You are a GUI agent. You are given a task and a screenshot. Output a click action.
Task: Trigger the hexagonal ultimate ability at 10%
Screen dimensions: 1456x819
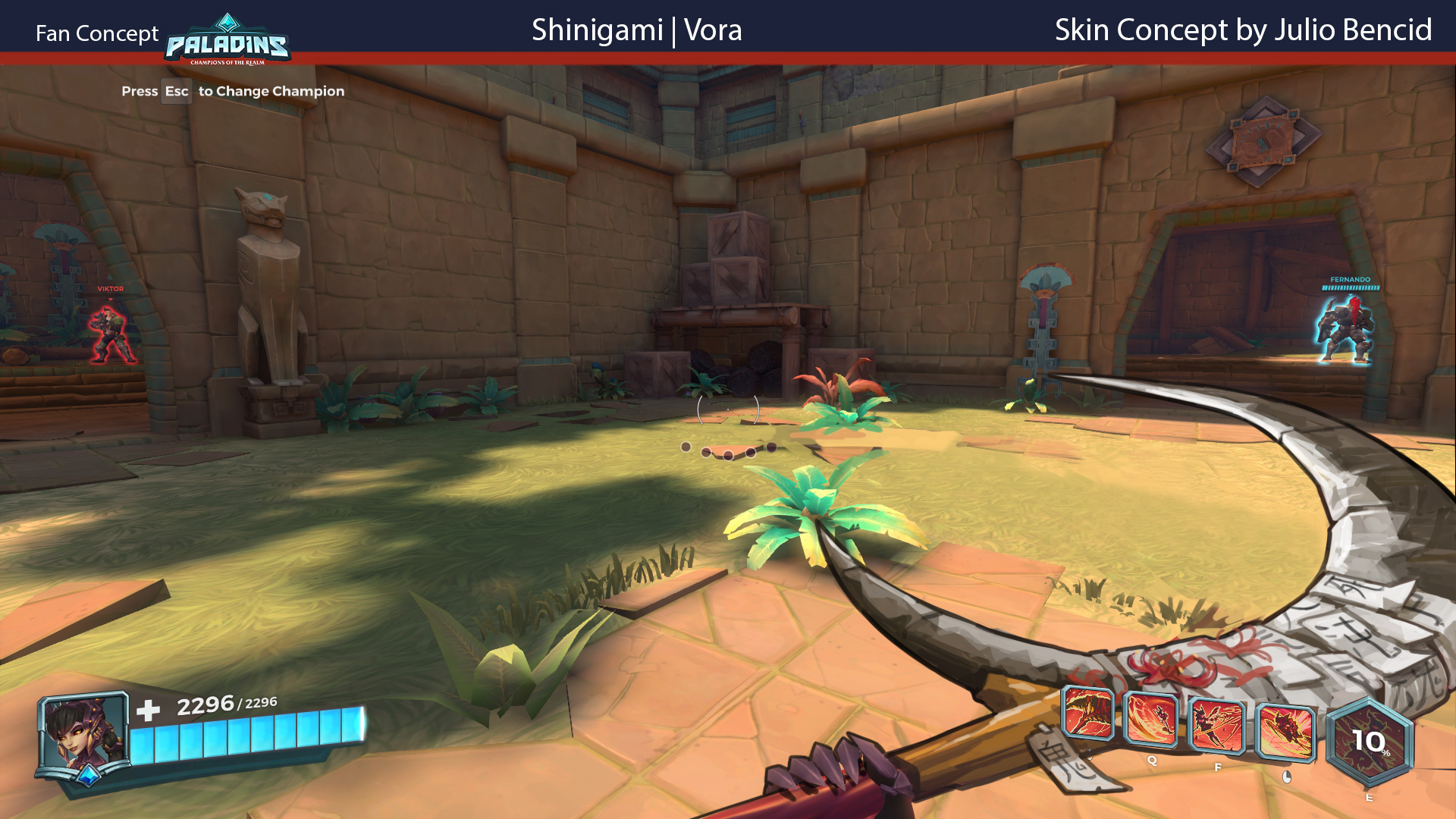pyautogui.click(x=1369, y=742)
